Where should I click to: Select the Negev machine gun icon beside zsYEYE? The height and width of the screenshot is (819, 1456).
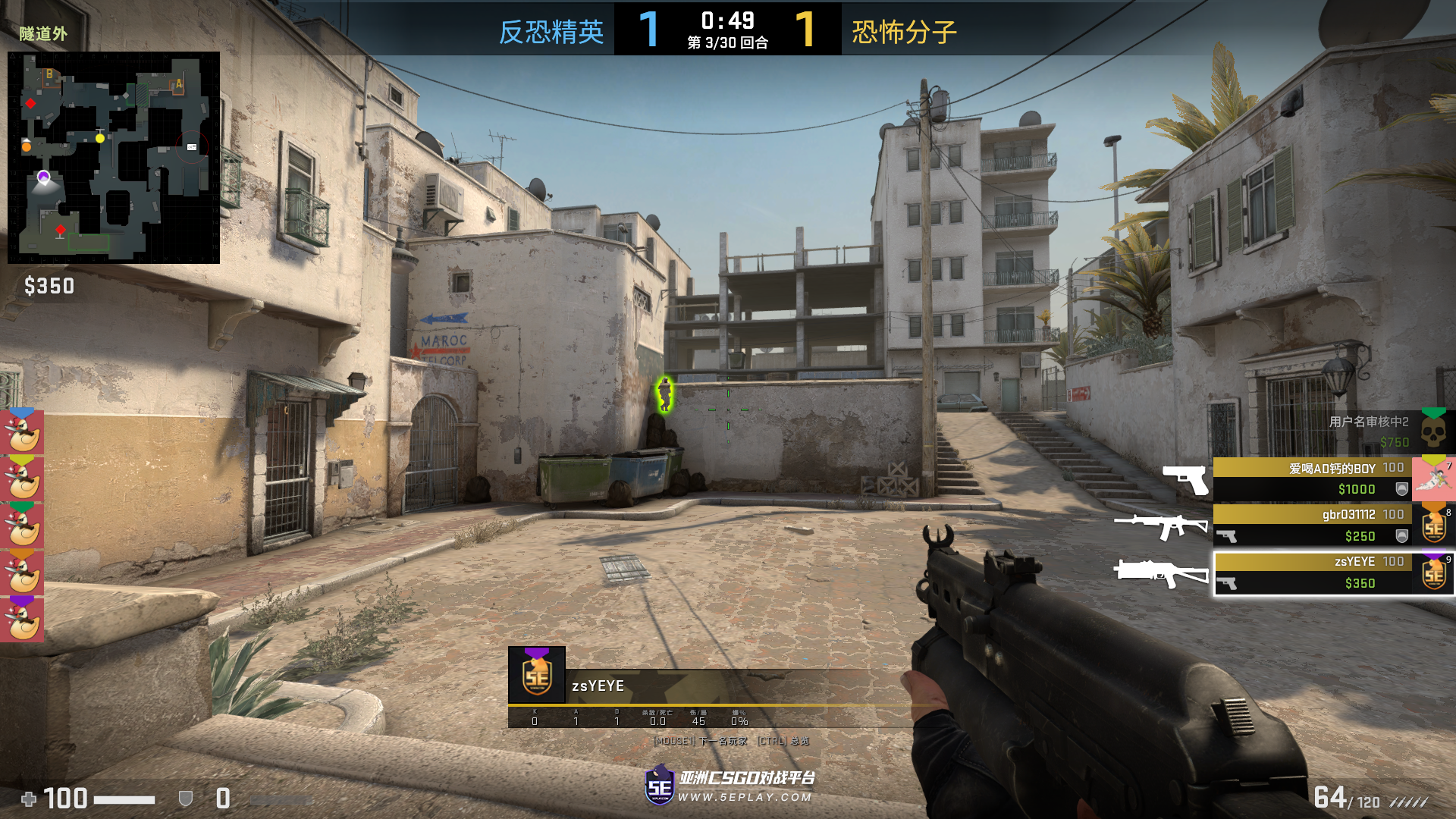[1160, 574]
